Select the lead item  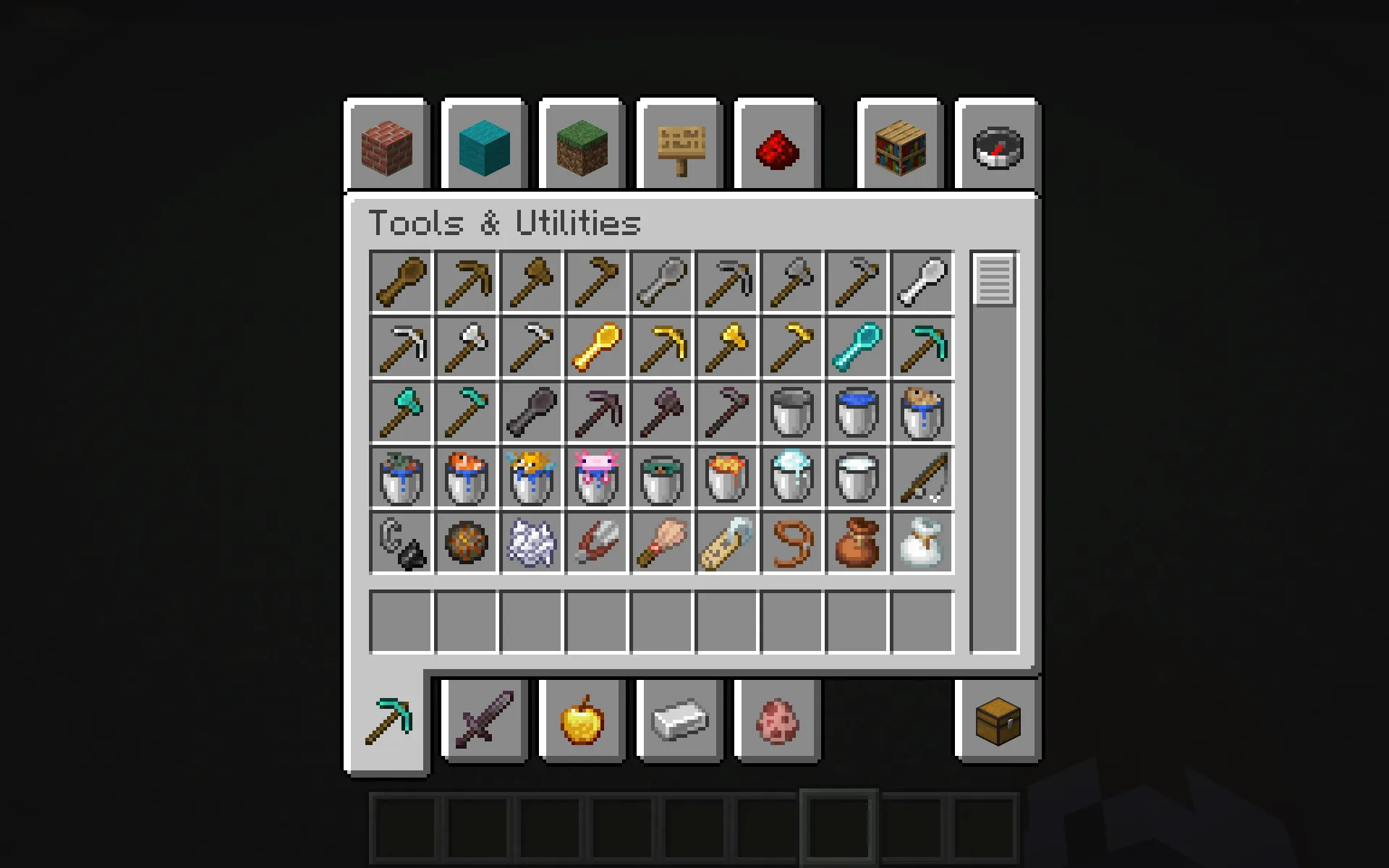click(x=792, y=542)
